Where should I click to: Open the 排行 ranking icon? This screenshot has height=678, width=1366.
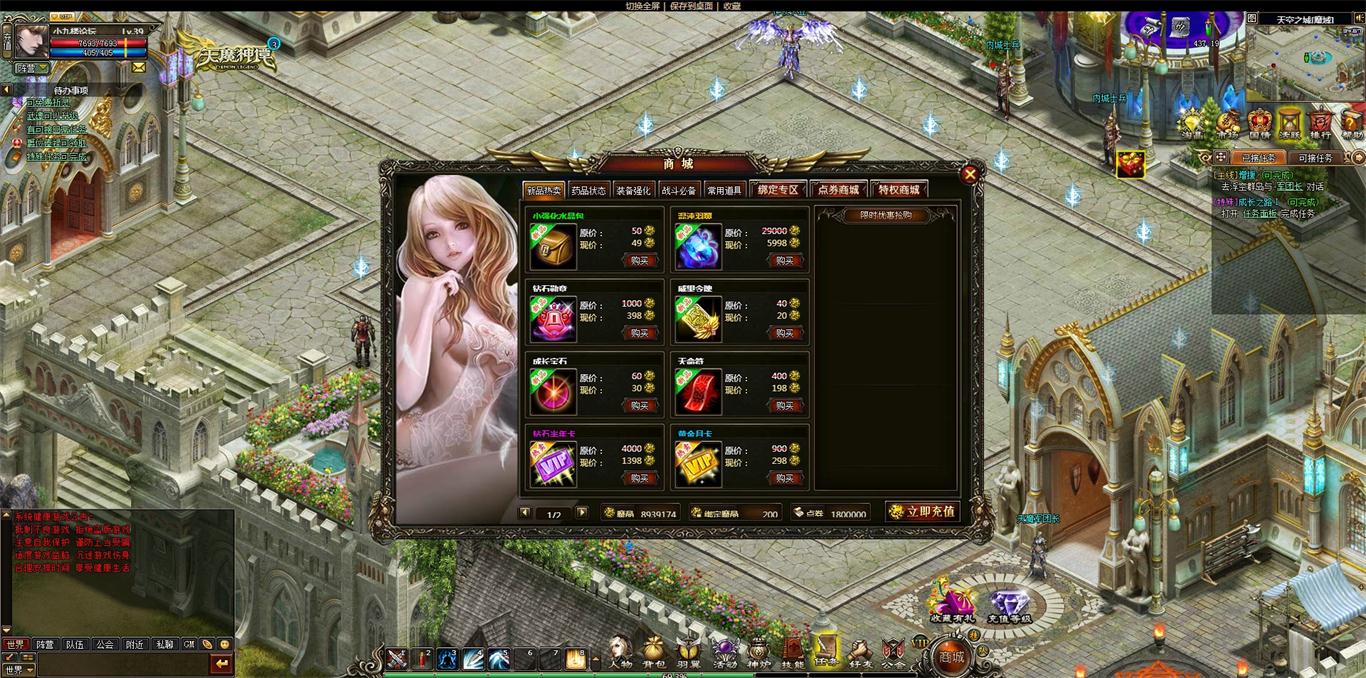pyautogui.click(x=1320, y=124)
